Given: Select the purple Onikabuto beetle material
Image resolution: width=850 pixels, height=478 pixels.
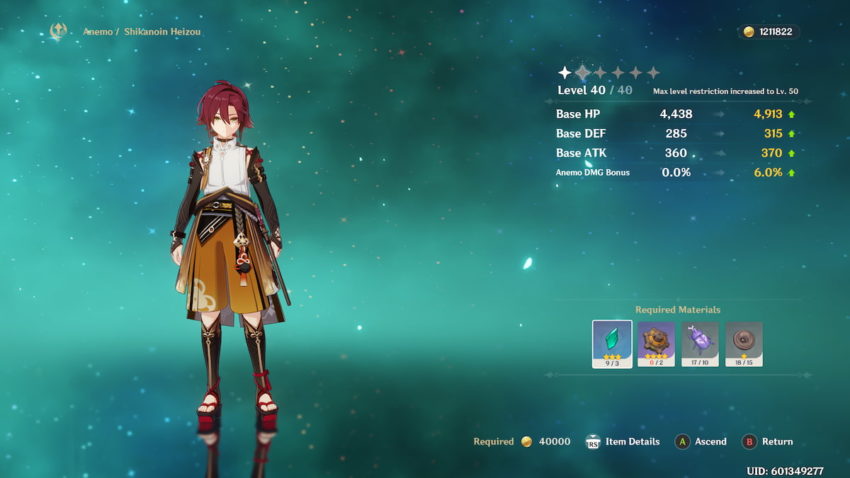Looking at the screenshot, I should point(700,343).
